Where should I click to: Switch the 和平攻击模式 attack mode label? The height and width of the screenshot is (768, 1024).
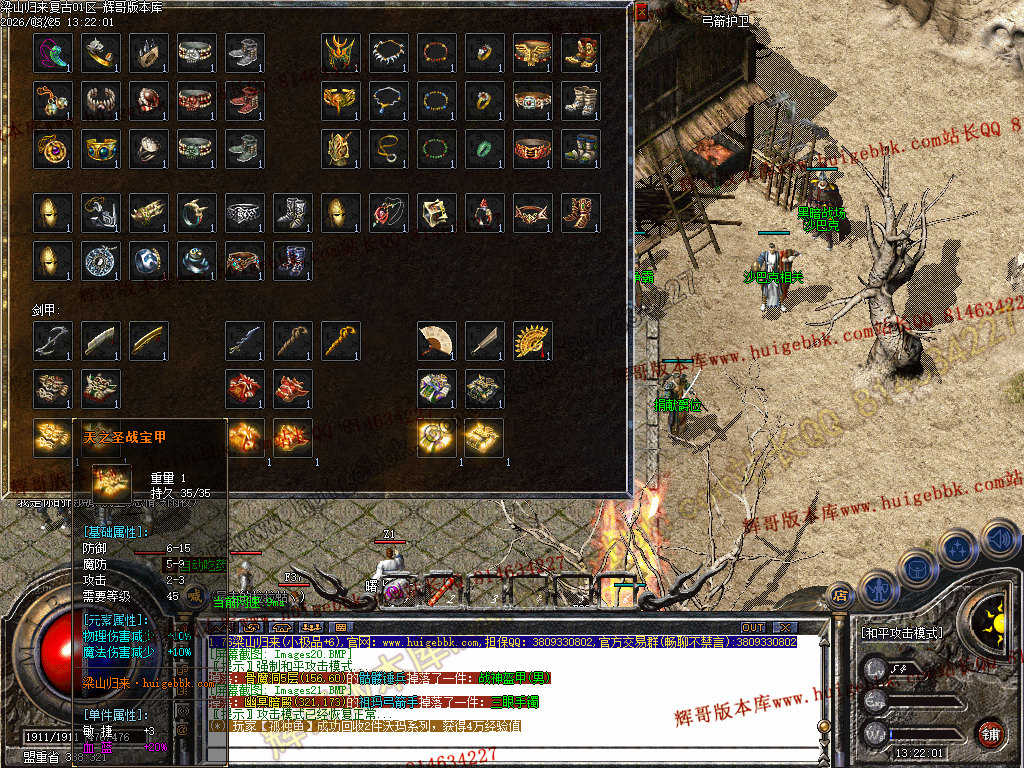903,633
